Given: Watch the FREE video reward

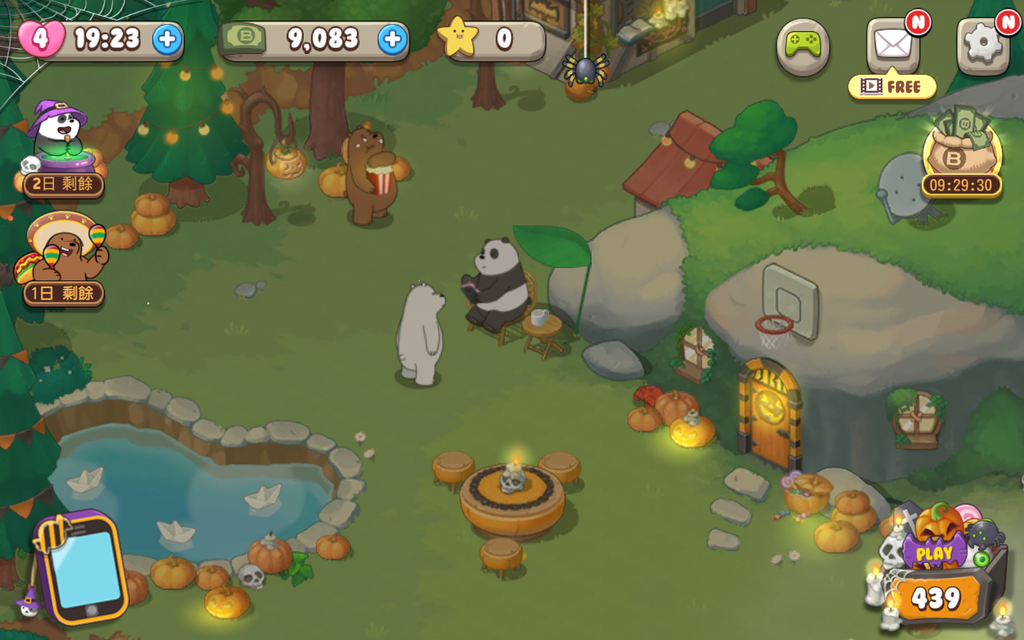Looking at the screenshot, I should [891, 87].
